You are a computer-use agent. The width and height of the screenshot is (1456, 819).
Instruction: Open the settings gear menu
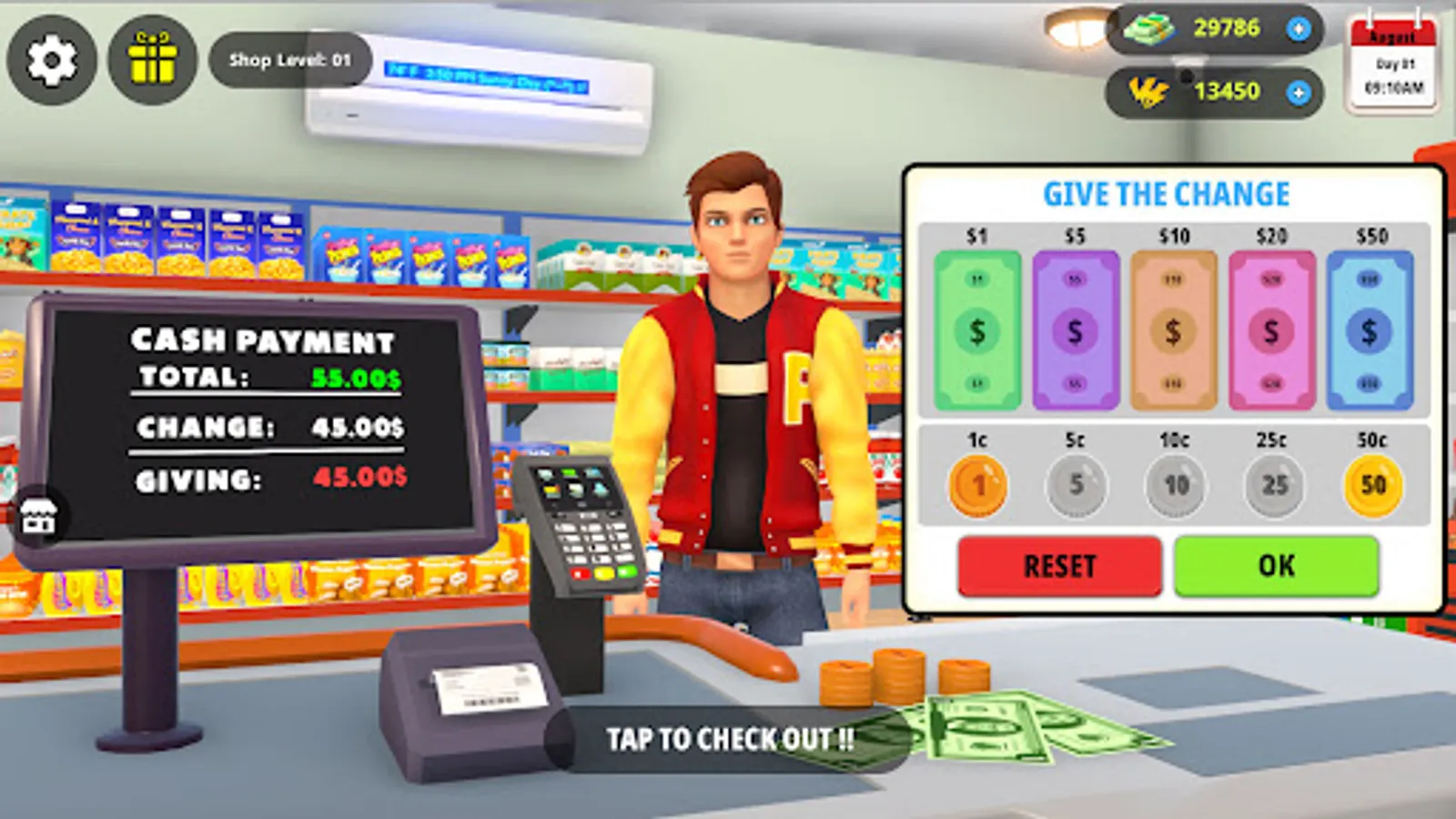coord(52,60)
